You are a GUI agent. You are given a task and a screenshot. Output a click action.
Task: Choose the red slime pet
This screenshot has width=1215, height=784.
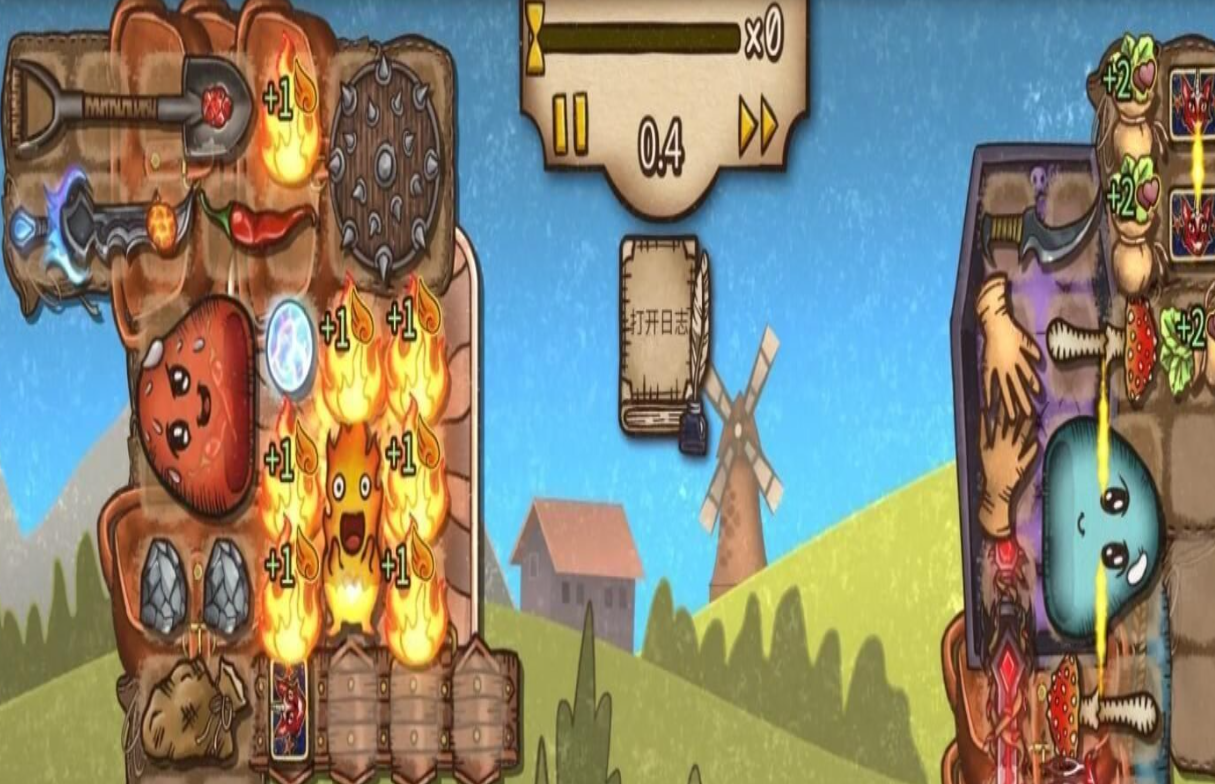pos(196,404)
